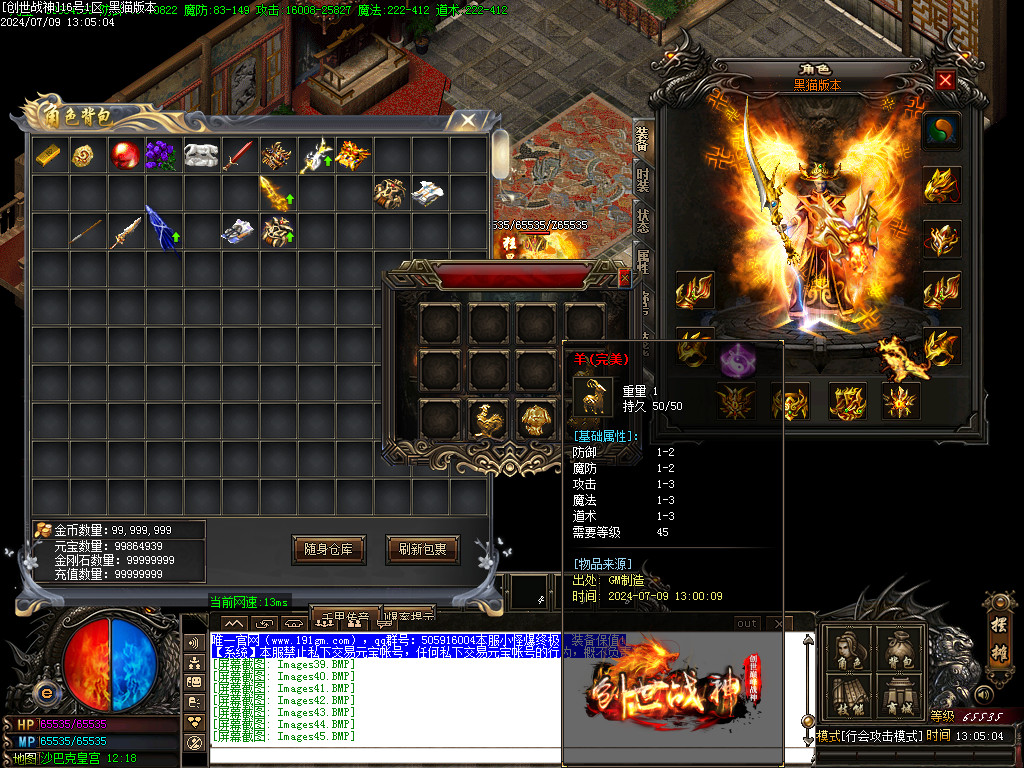Close the small red-titled zodiac window
Screen dimensions: 1024x768
click(x=624, y=278)
